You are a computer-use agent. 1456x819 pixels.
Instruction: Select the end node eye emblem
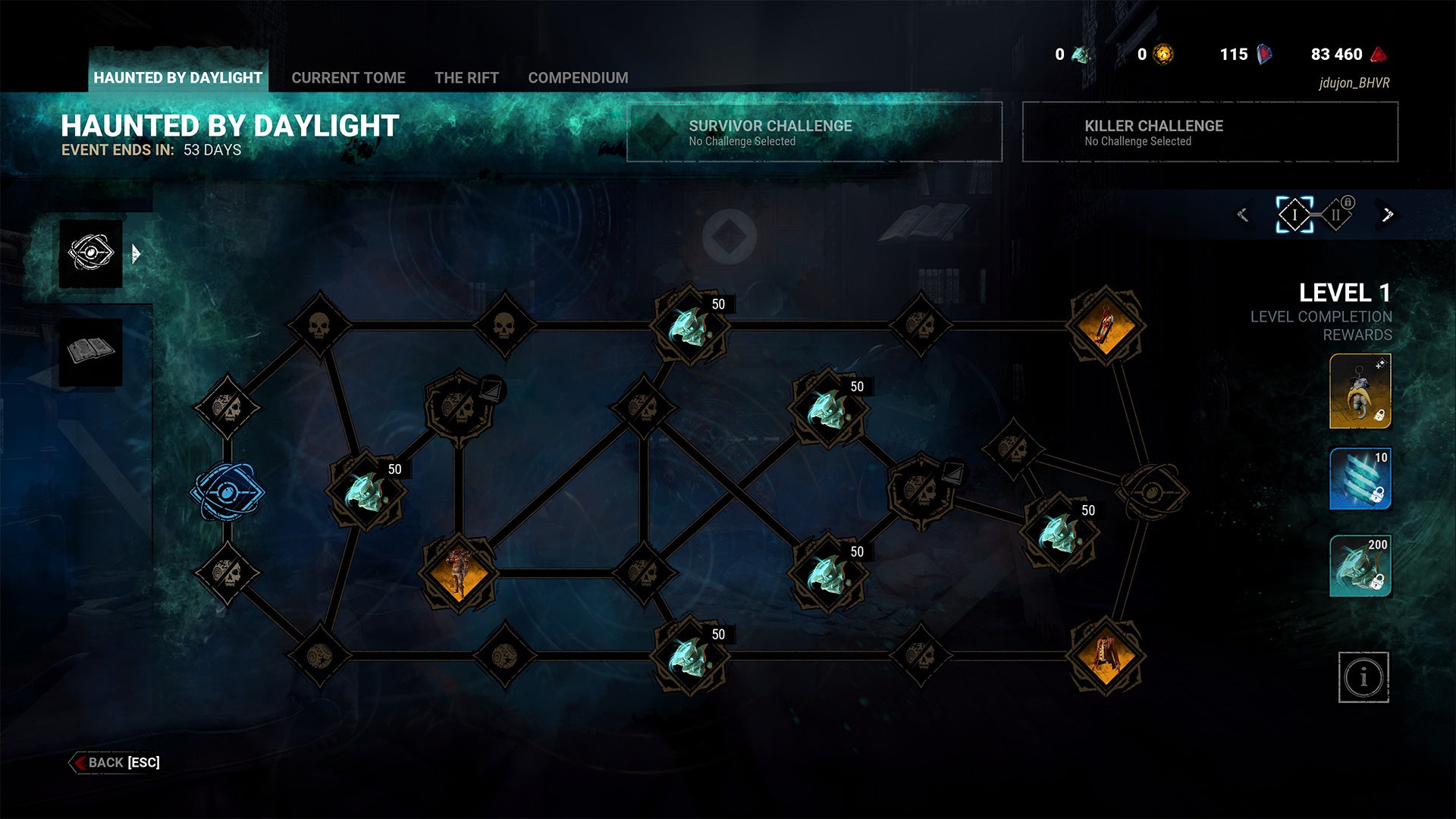pos(1152,492)
